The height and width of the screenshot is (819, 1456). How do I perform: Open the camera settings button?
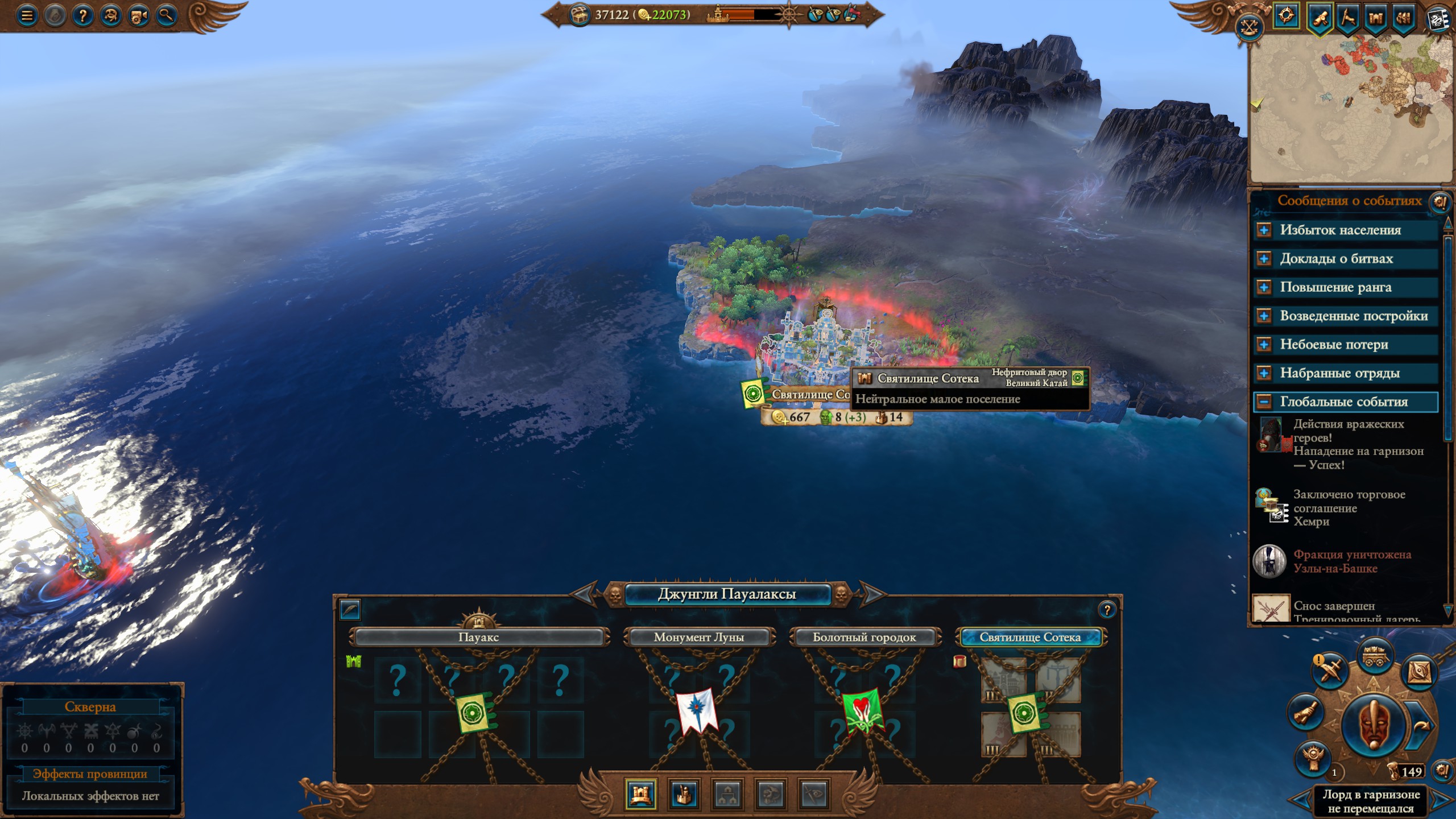pos(138,16)
